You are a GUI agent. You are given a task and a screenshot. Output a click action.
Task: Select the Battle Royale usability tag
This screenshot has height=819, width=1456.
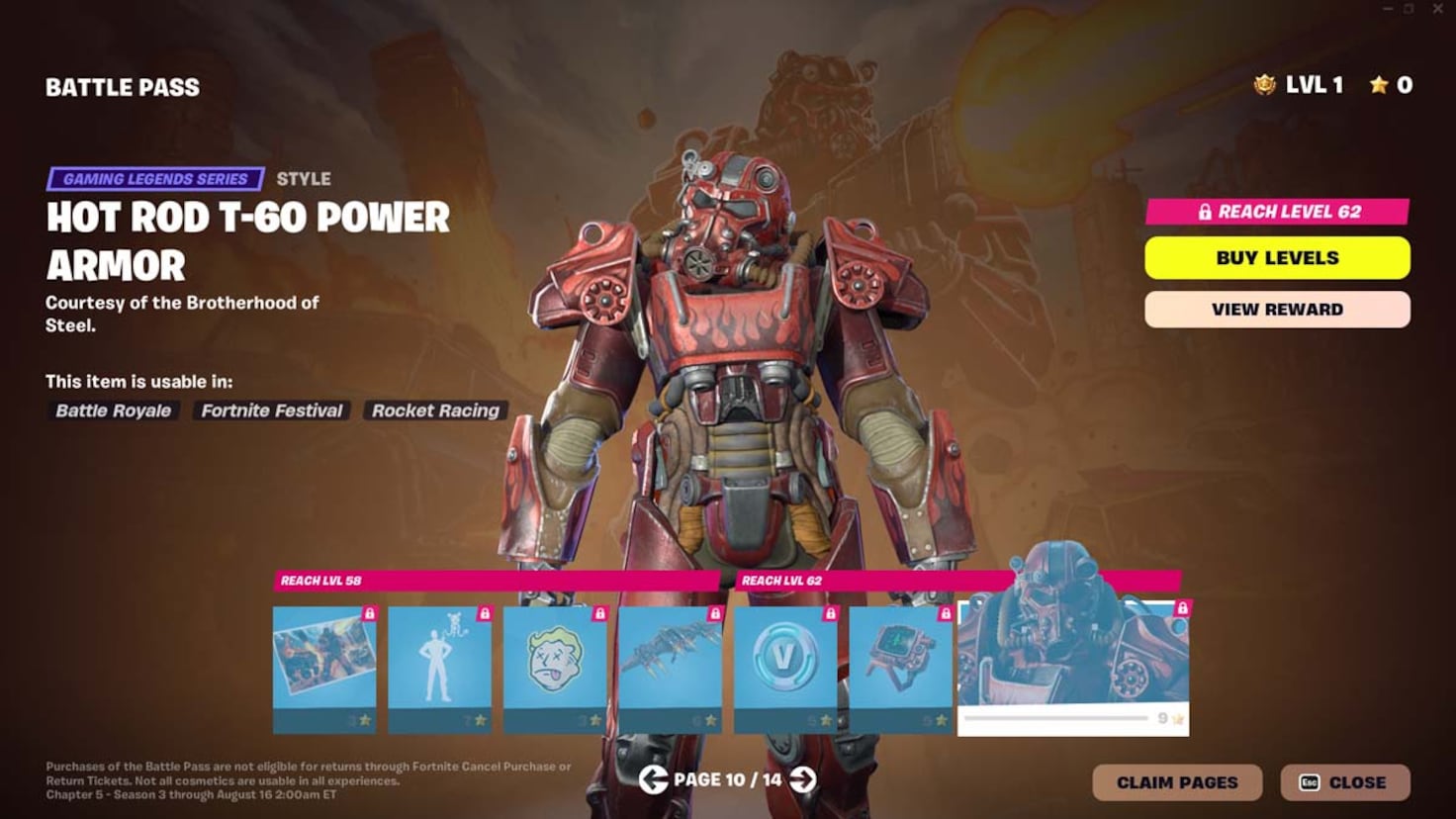pyautogui.click(x=112, y=410)
